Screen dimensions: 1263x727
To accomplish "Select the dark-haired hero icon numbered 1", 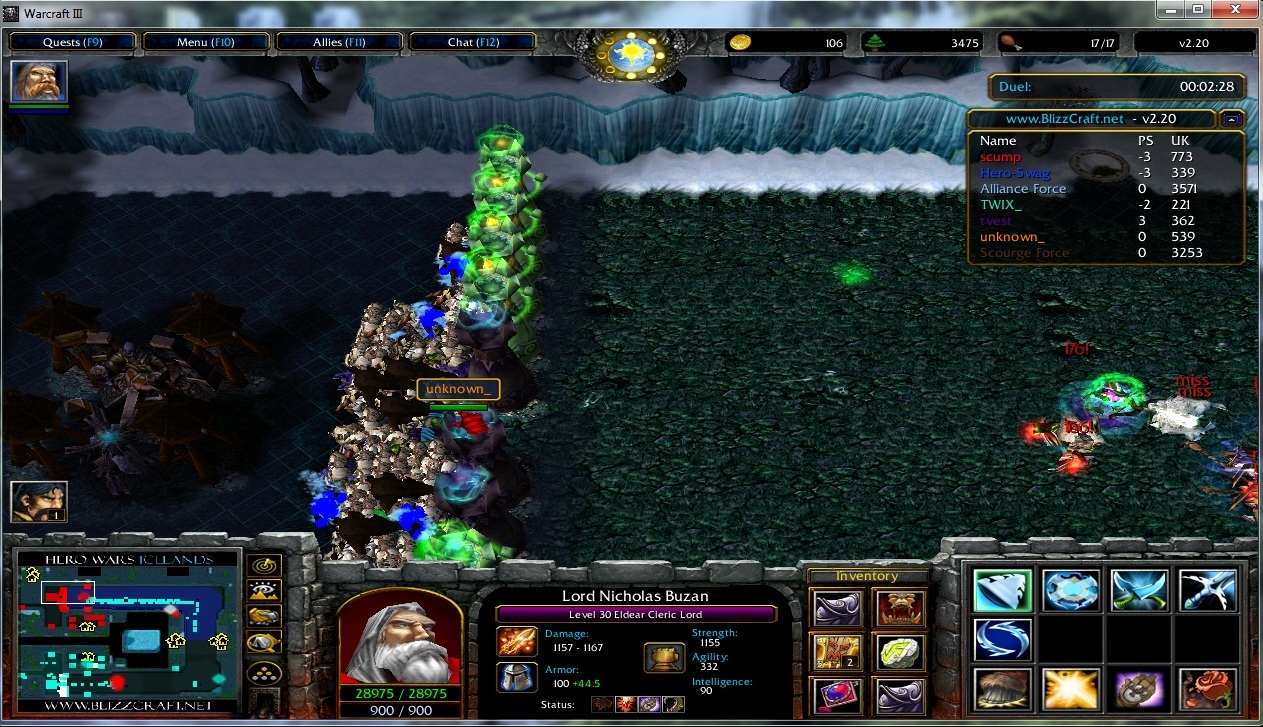I will [x=39, y=501].
